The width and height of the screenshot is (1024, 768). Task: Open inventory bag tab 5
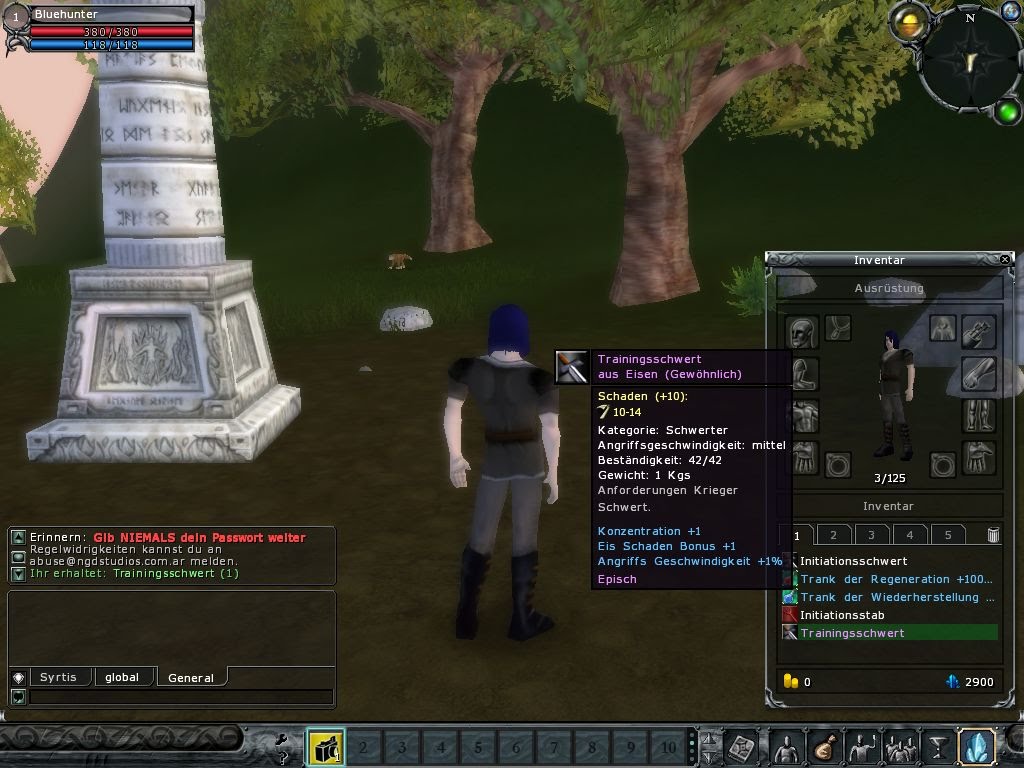tap(948, 535)
